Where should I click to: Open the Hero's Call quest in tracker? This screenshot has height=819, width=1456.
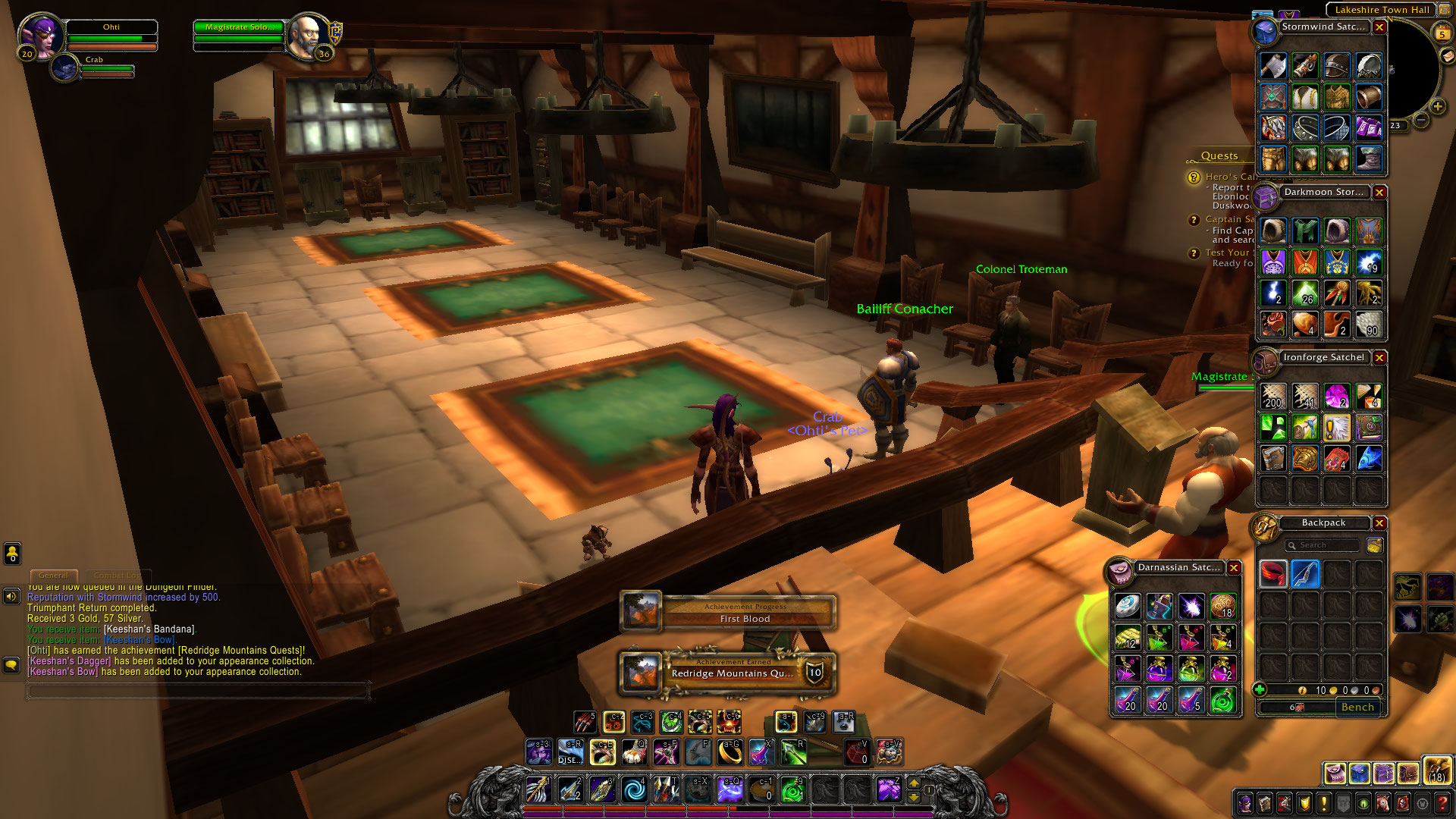coord(1228,177)
